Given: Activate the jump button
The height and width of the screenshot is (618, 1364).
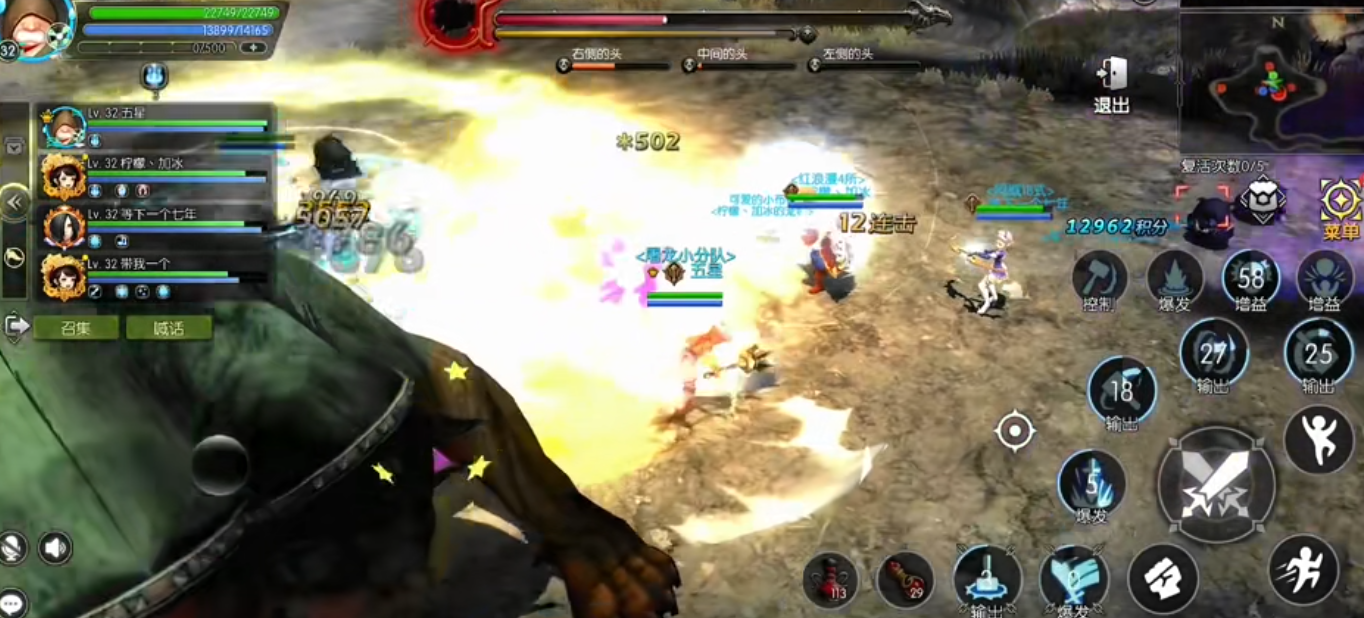Looking at the screenshot, I should (1318, 440).
